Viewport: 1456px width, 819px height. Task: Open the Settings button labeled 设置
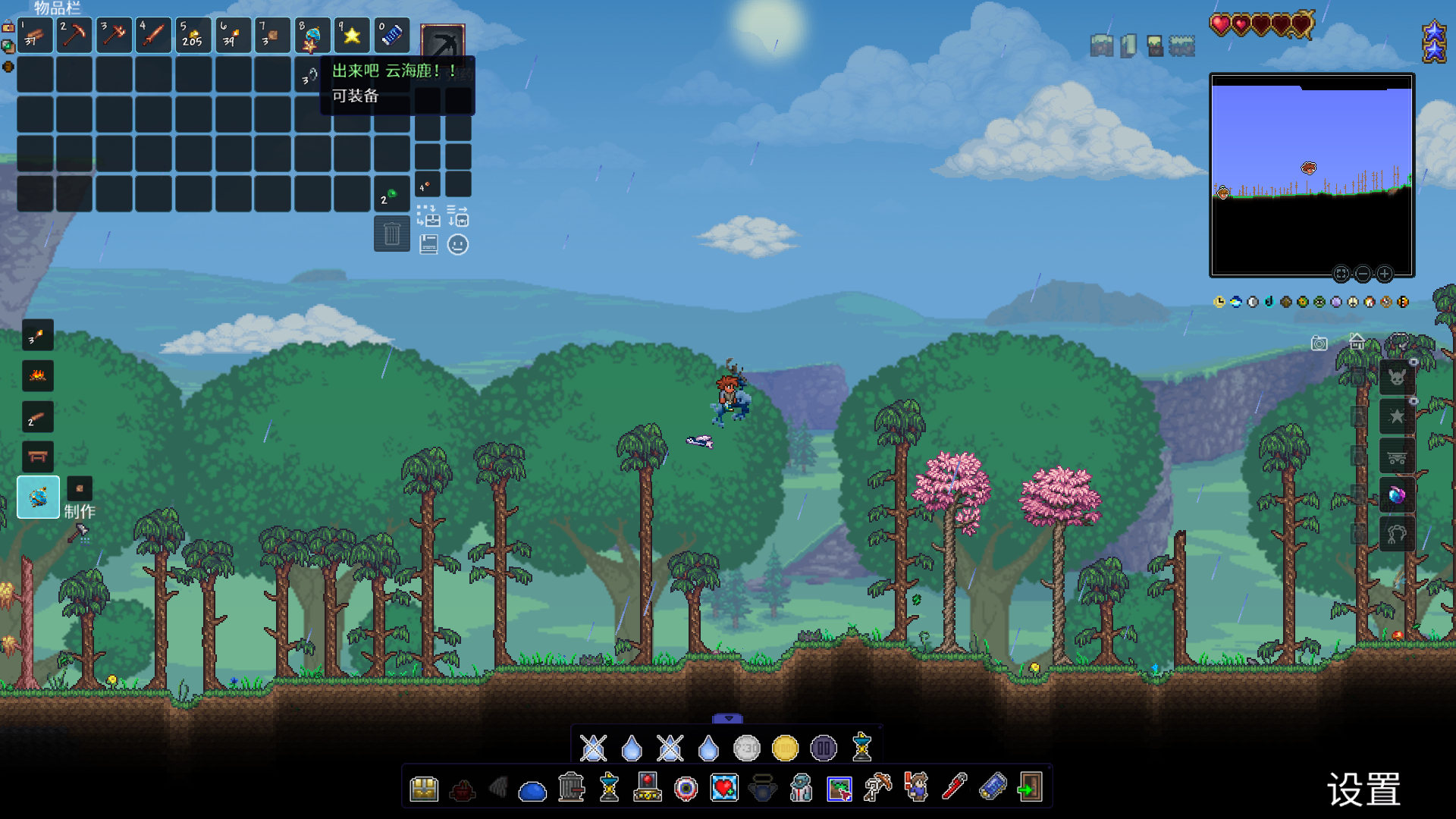[x=1363, y=789]
